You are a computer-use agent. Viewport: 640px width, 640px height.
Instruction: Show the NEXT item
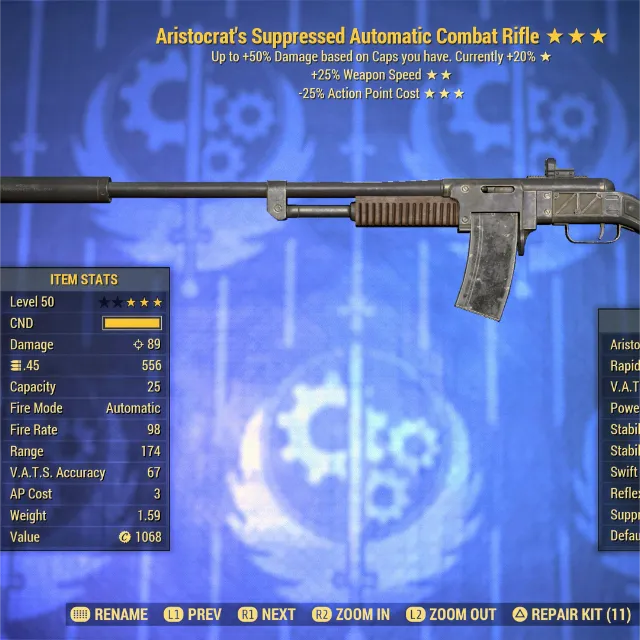click(x=267, y=614)
